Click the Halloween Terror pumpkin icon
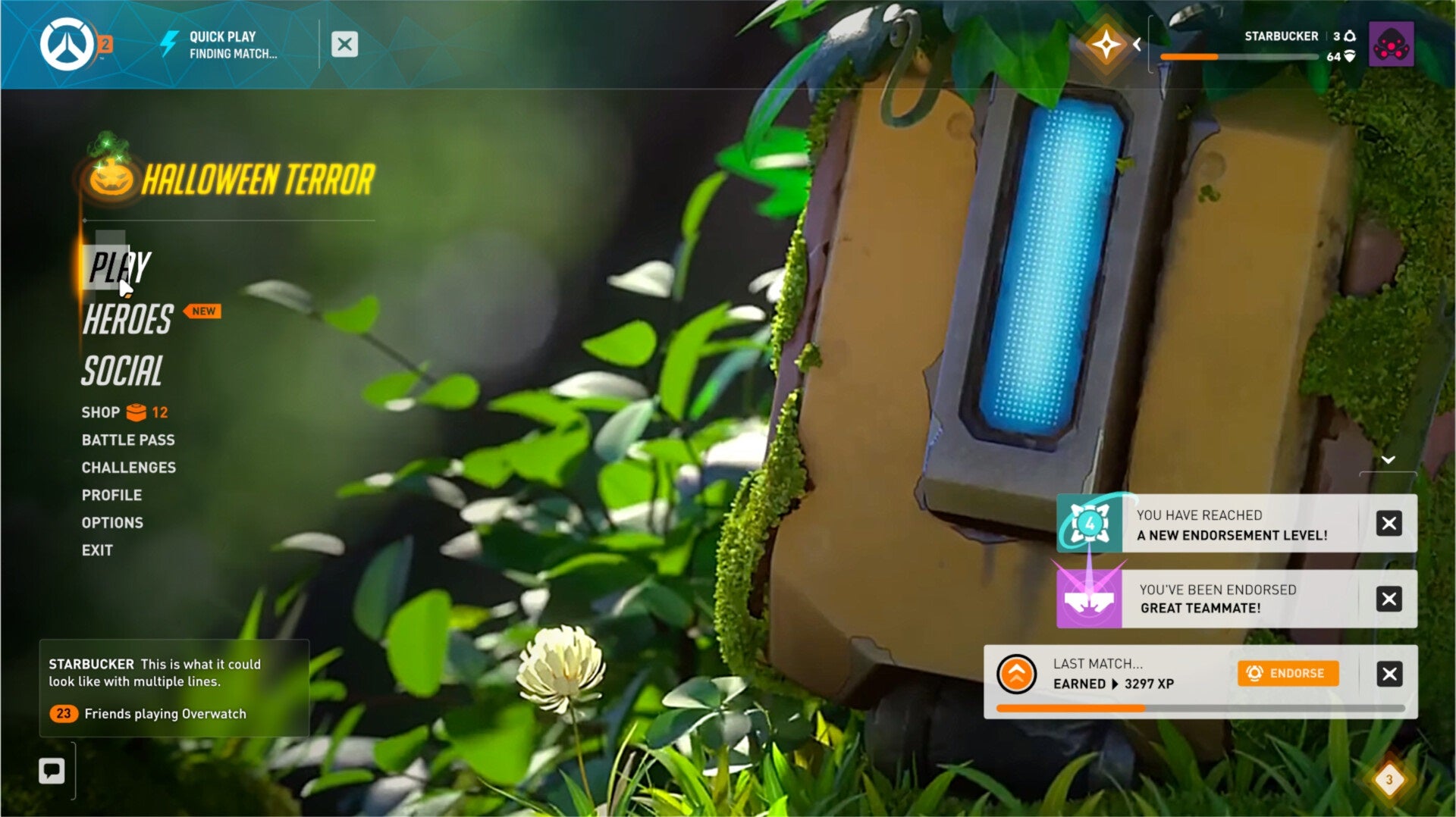1456x817 pixels. coord(111,177)
